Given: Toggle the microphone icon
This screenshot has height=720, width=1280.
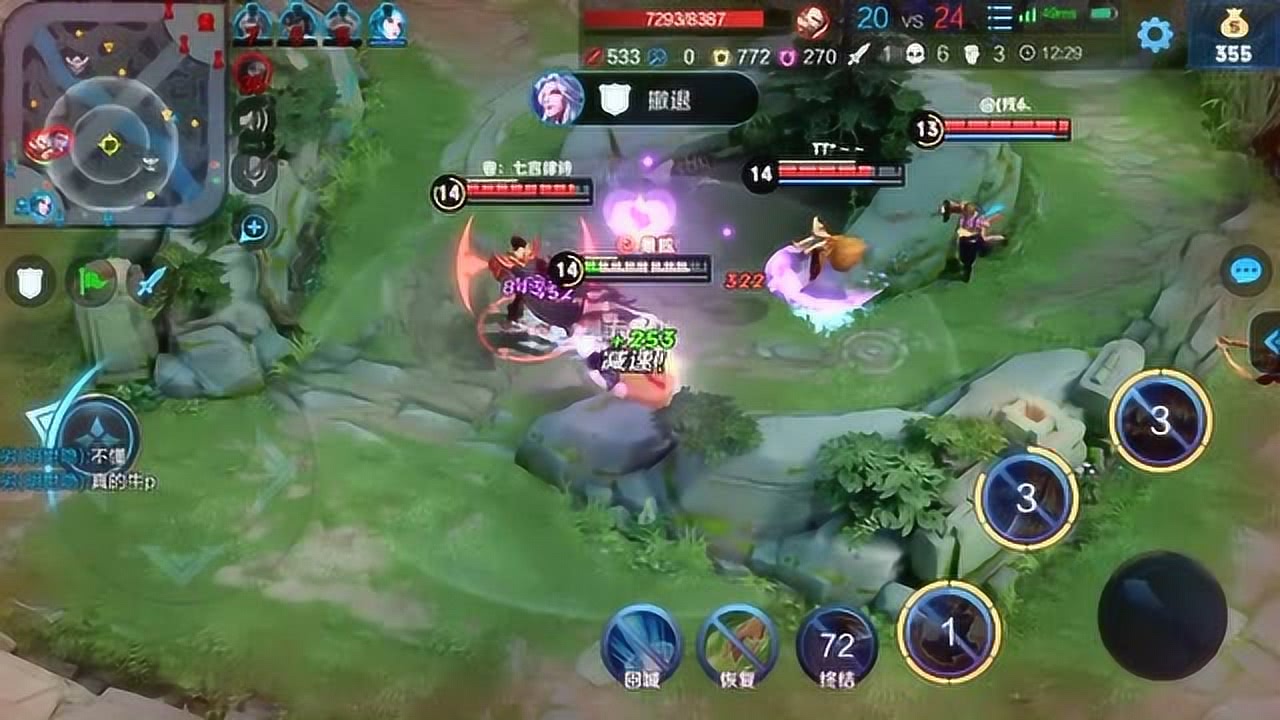Looking at the screenshot, I should point(254,172).
